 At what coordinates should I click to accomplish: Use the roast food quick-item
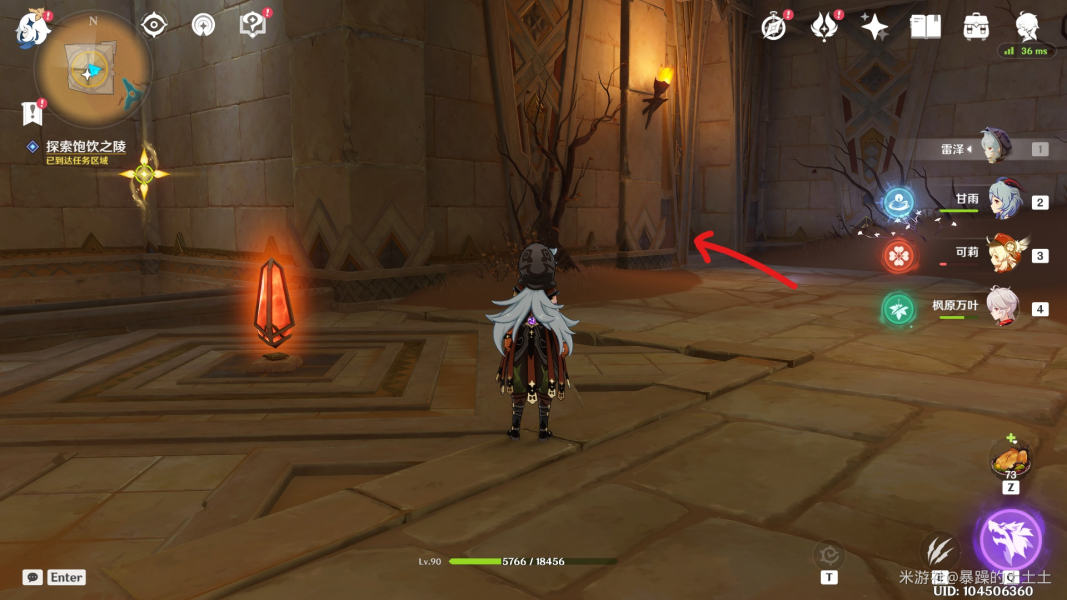click(1010, 460)
